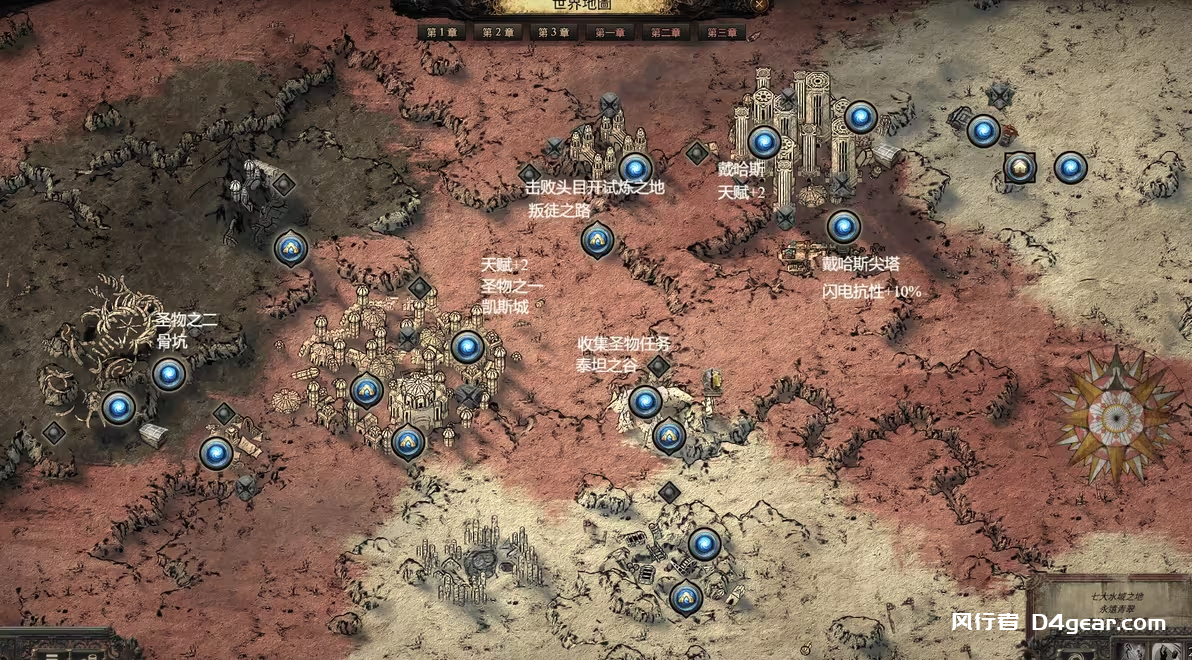The height and width of the screenshot is (660, 1192).
Task: Choose the 第三章 chapter tab
Action: pos(721,32)
